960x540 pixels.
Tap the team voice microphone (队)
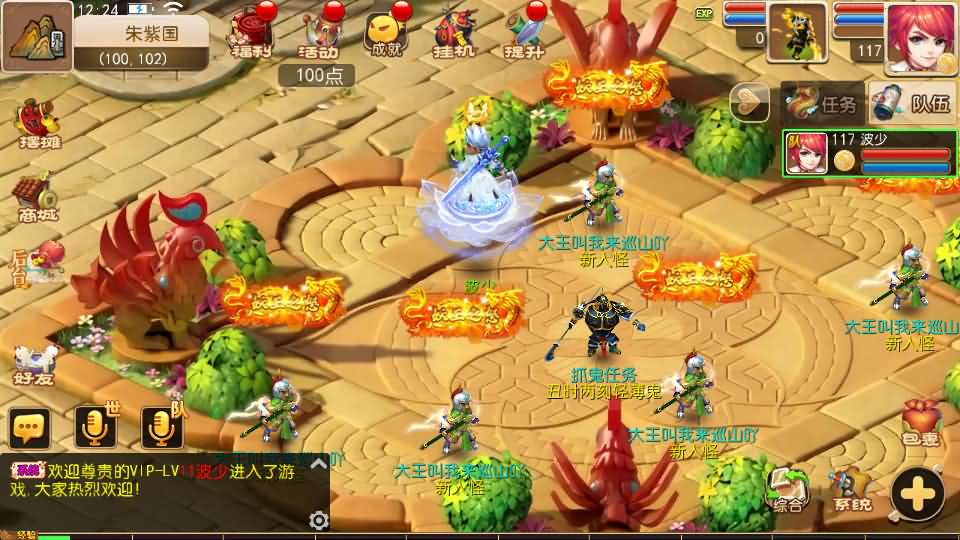click(163, 428)
